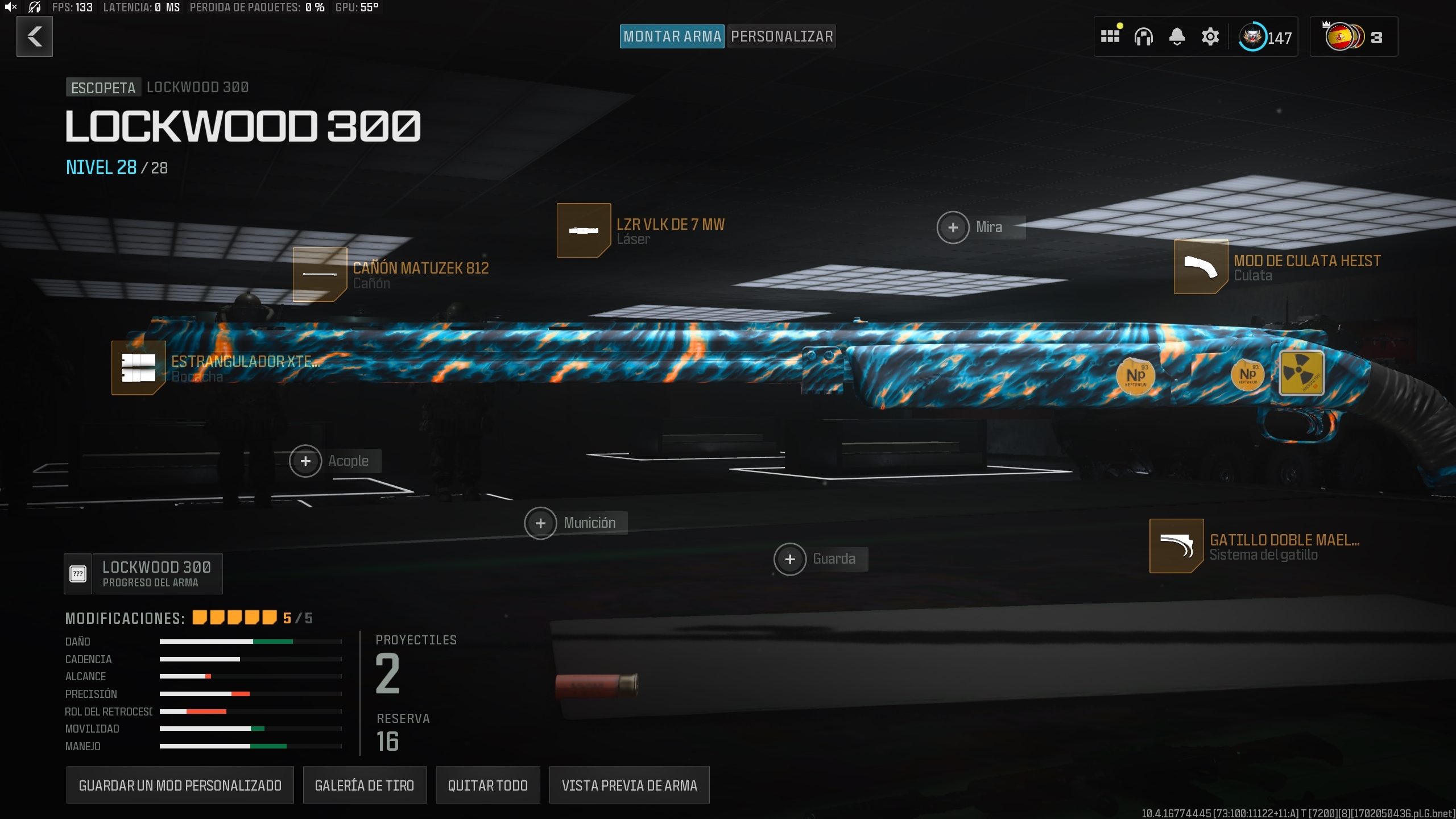Add ammo in the Munición slot

click(541, 523)
